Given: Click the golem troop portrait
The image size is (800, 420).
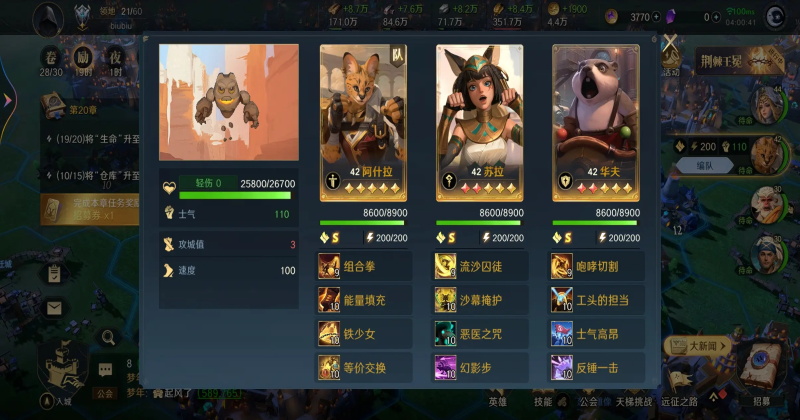Looking at the screenshot, I should [x=229, y=102].
